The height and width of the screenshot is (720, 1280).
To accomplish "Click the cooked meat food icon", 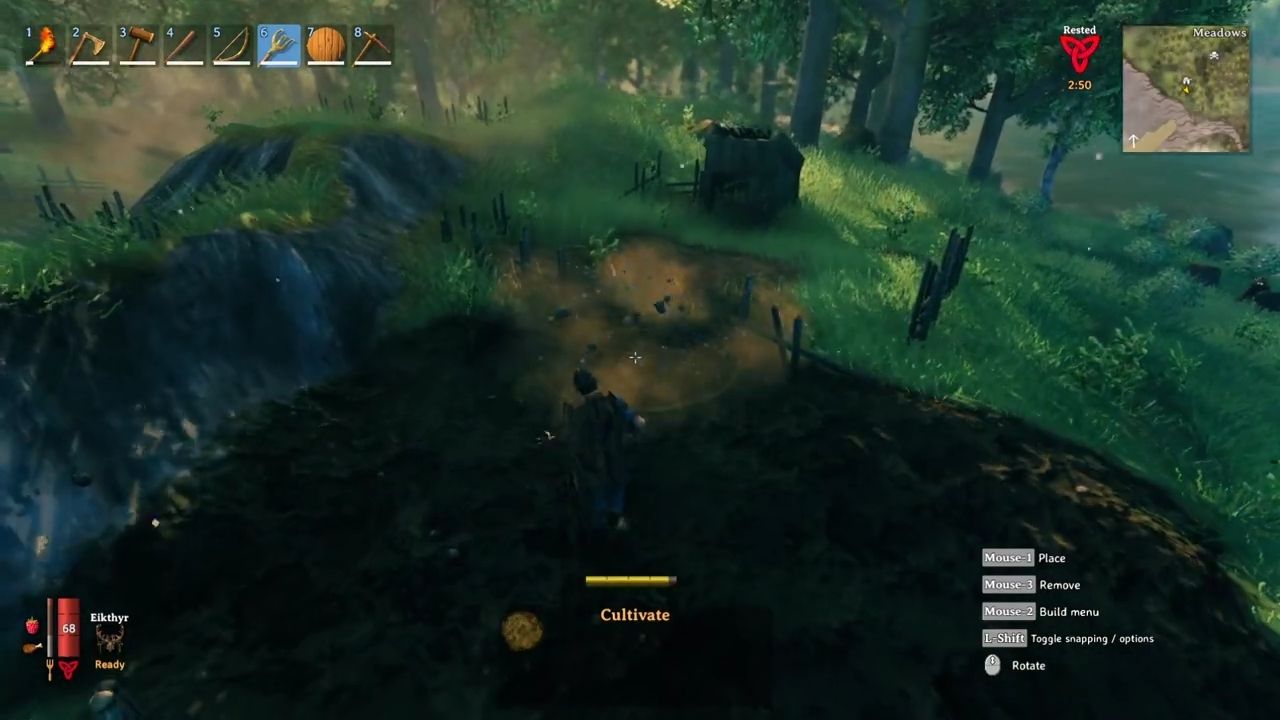I will click(31, 648).
